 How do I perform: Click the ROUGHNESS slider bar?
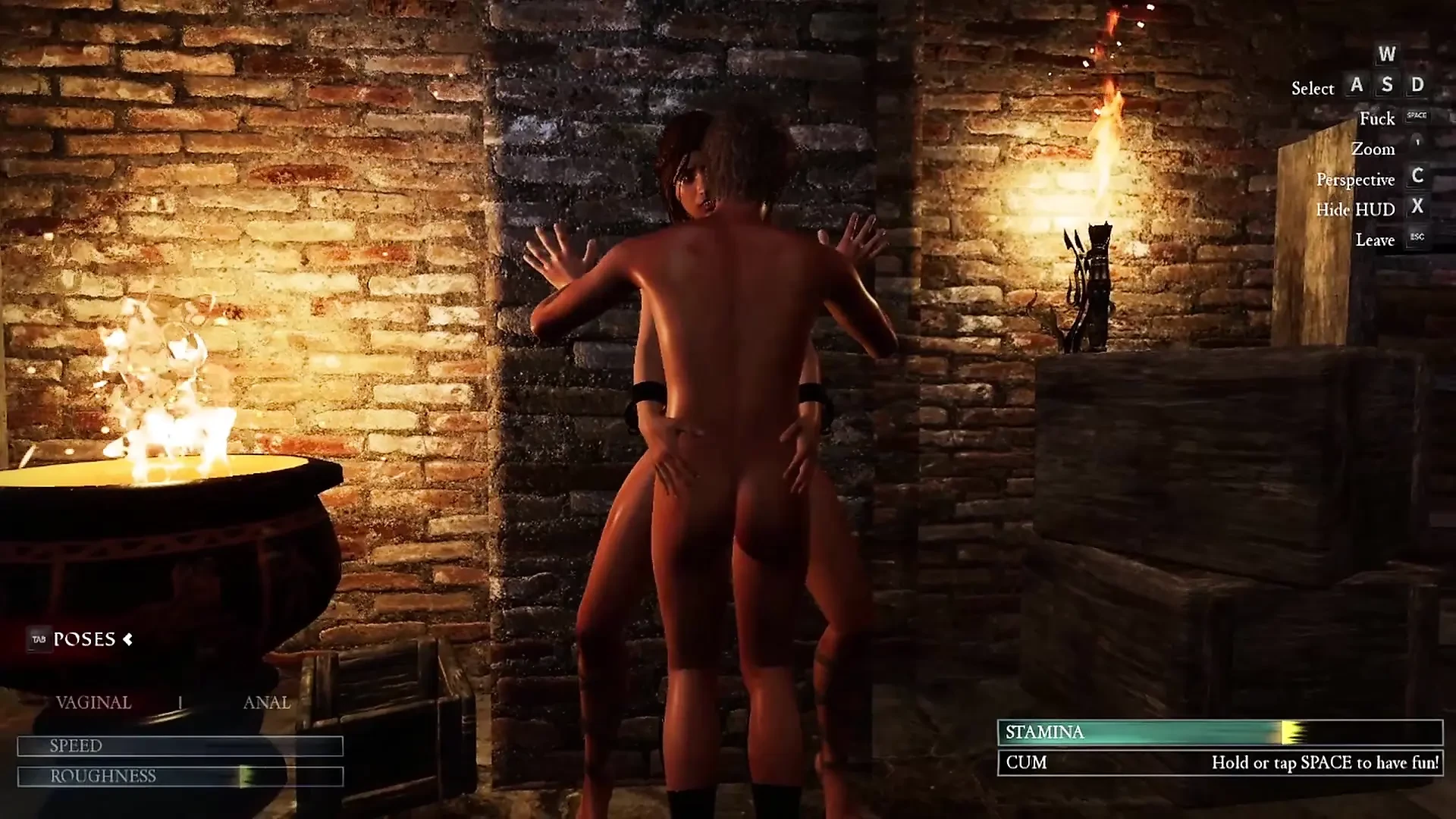pyautogui.click(x=180, y=777)
